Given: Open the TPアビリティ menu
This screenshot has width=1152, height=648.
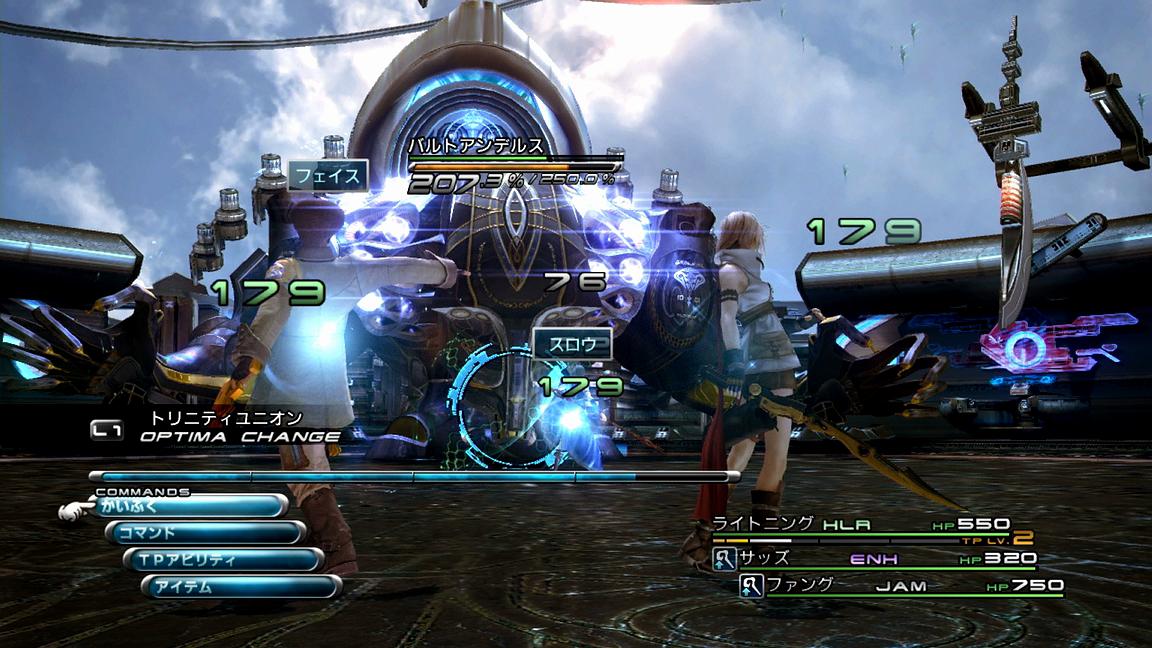Looking at the screenshot, I should click(223, 560).
